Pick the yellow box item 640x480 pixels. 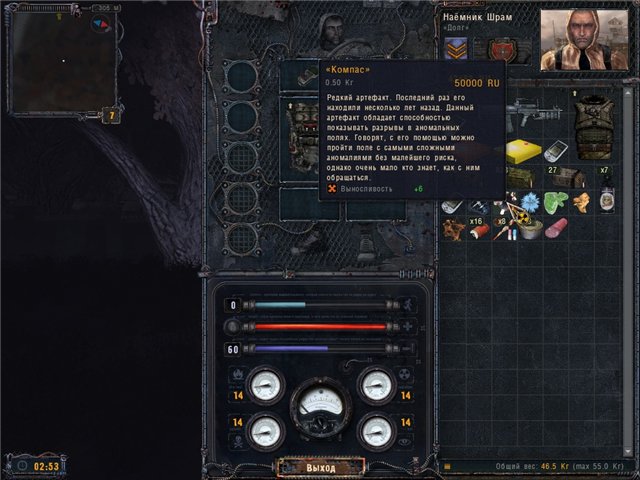click(x=521, y=152)
